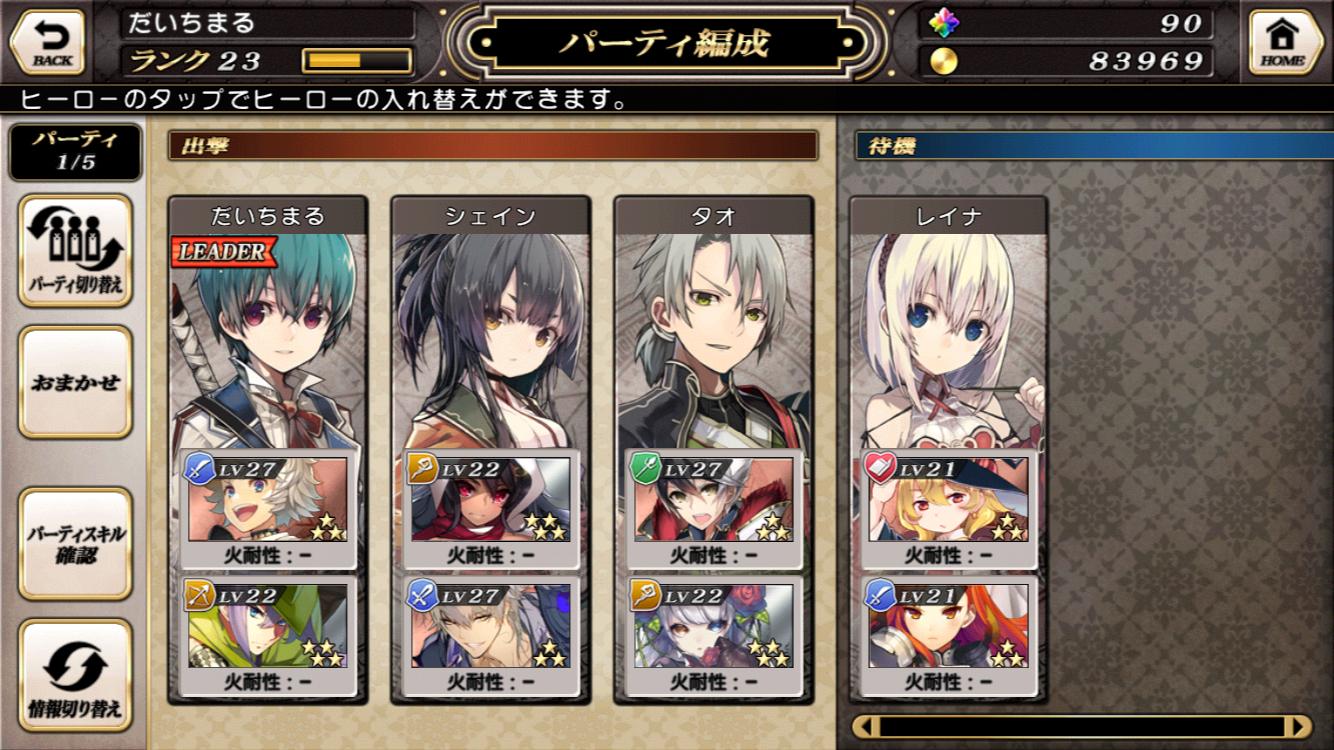Click the standby list right scroll arrow
Image resolution: width=1334 pixels, height=750 pixels.
pos(1297,726)
